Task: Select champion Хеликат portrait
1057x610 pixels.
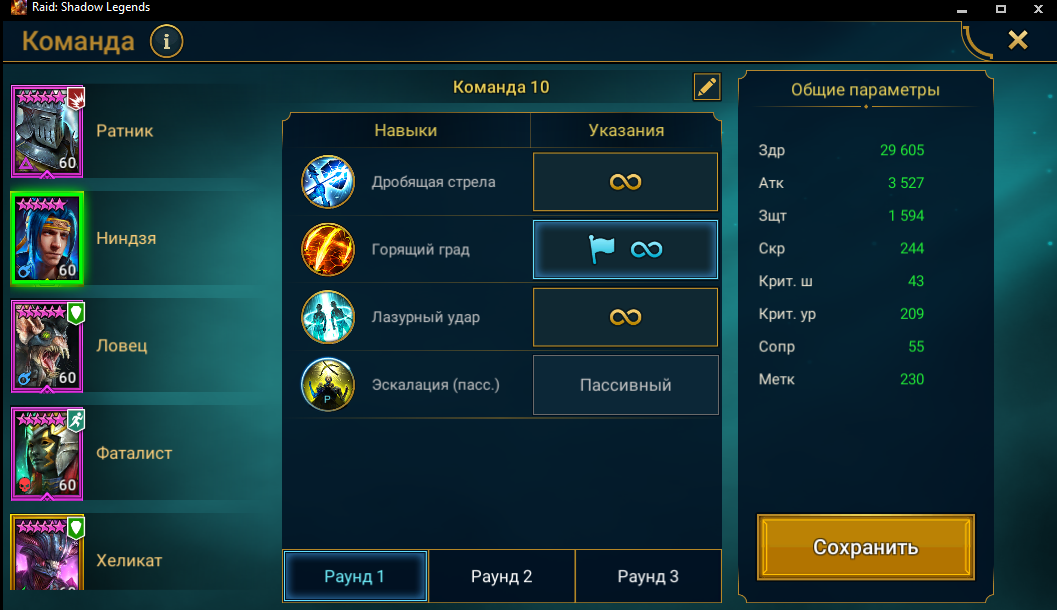Action: click(x=48, y=556)
